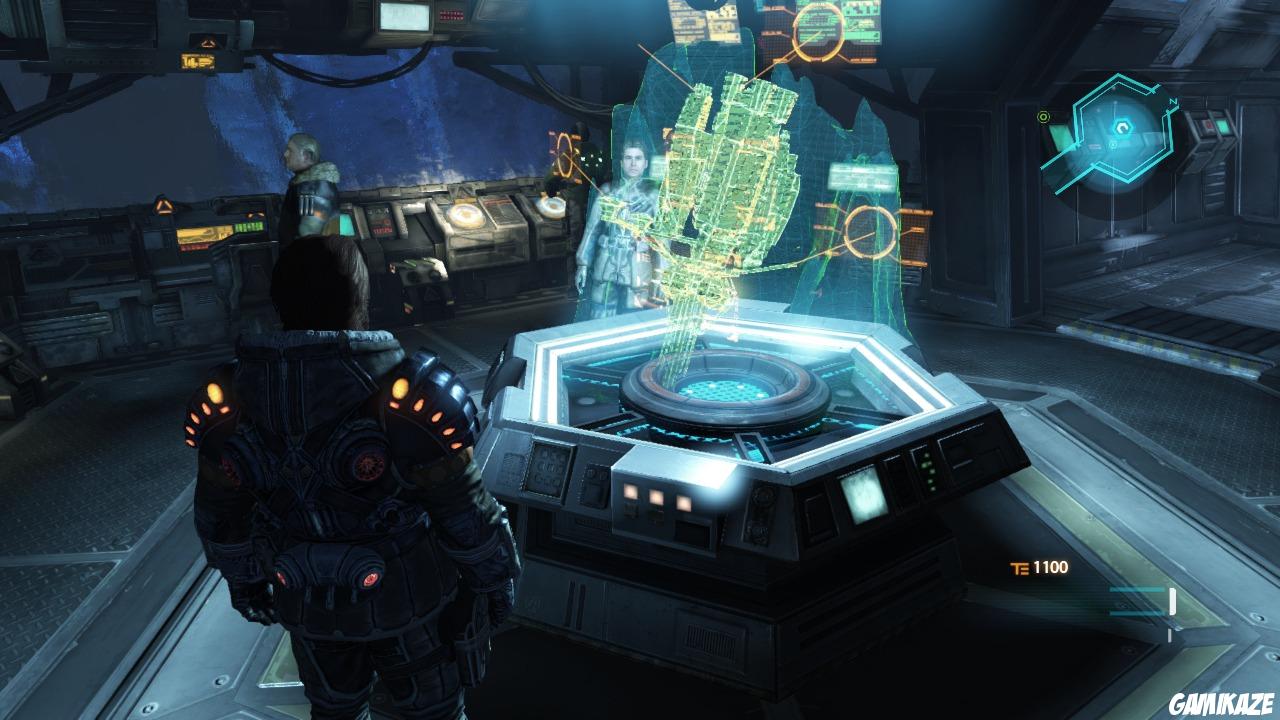Select the small waypoint dot inside the minimap

point(1113,146)
